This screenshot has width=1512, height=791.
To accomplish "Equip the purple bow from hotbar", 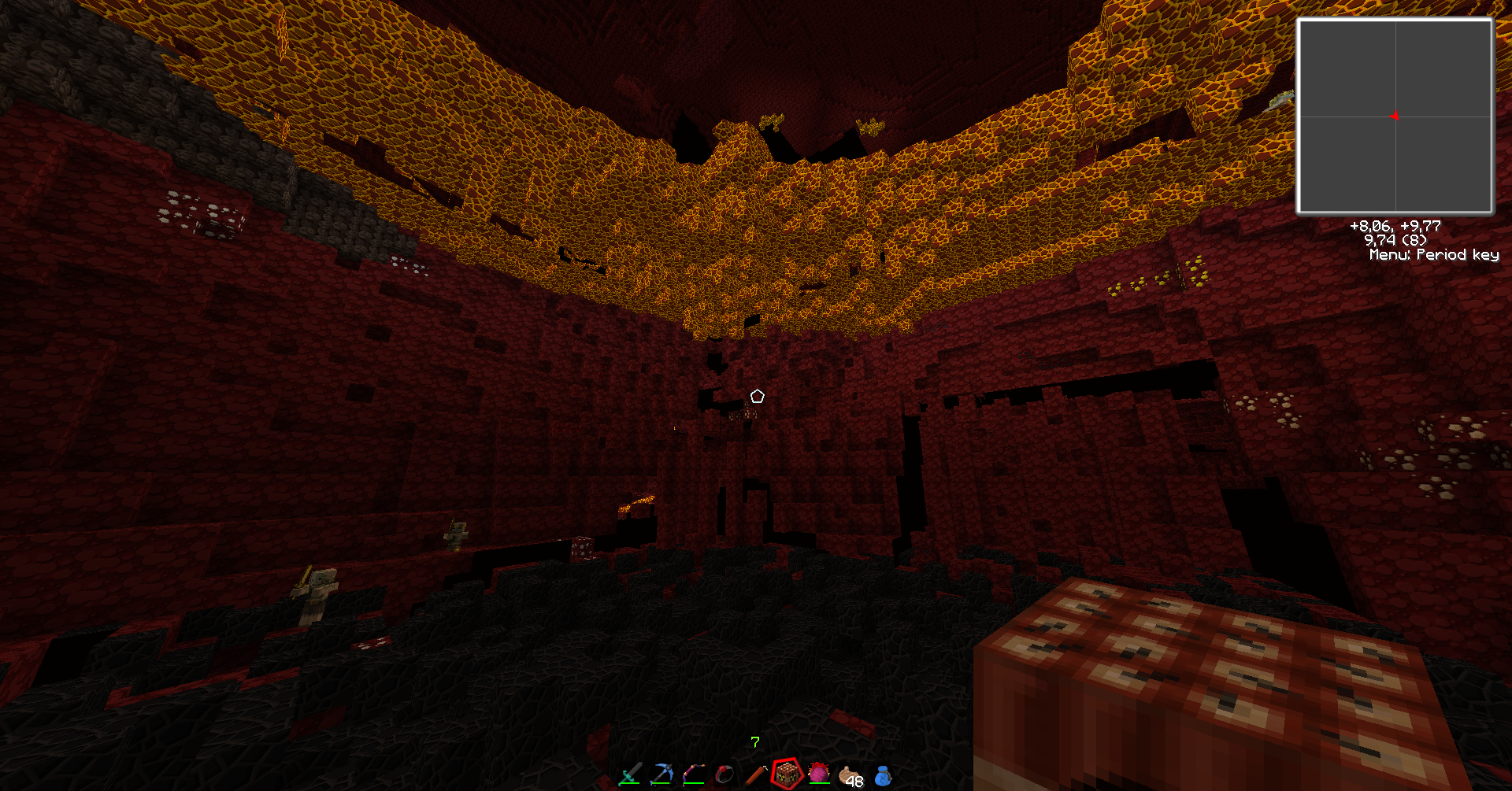I will tap(693, 774).
